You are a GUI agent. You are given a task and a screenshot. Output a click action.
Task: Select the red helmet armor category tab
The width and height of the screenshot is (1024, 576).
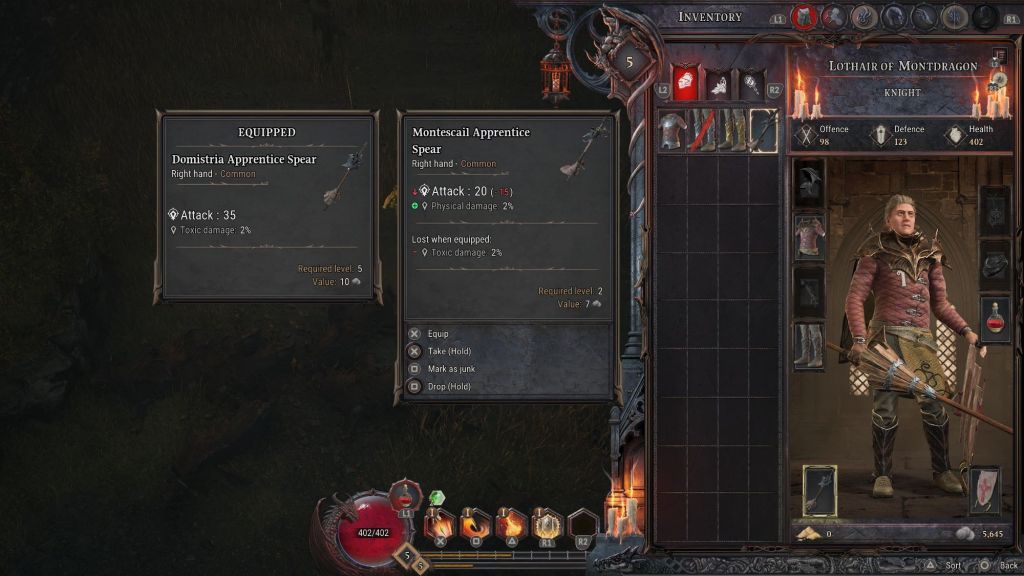click(x=684, y=84)
